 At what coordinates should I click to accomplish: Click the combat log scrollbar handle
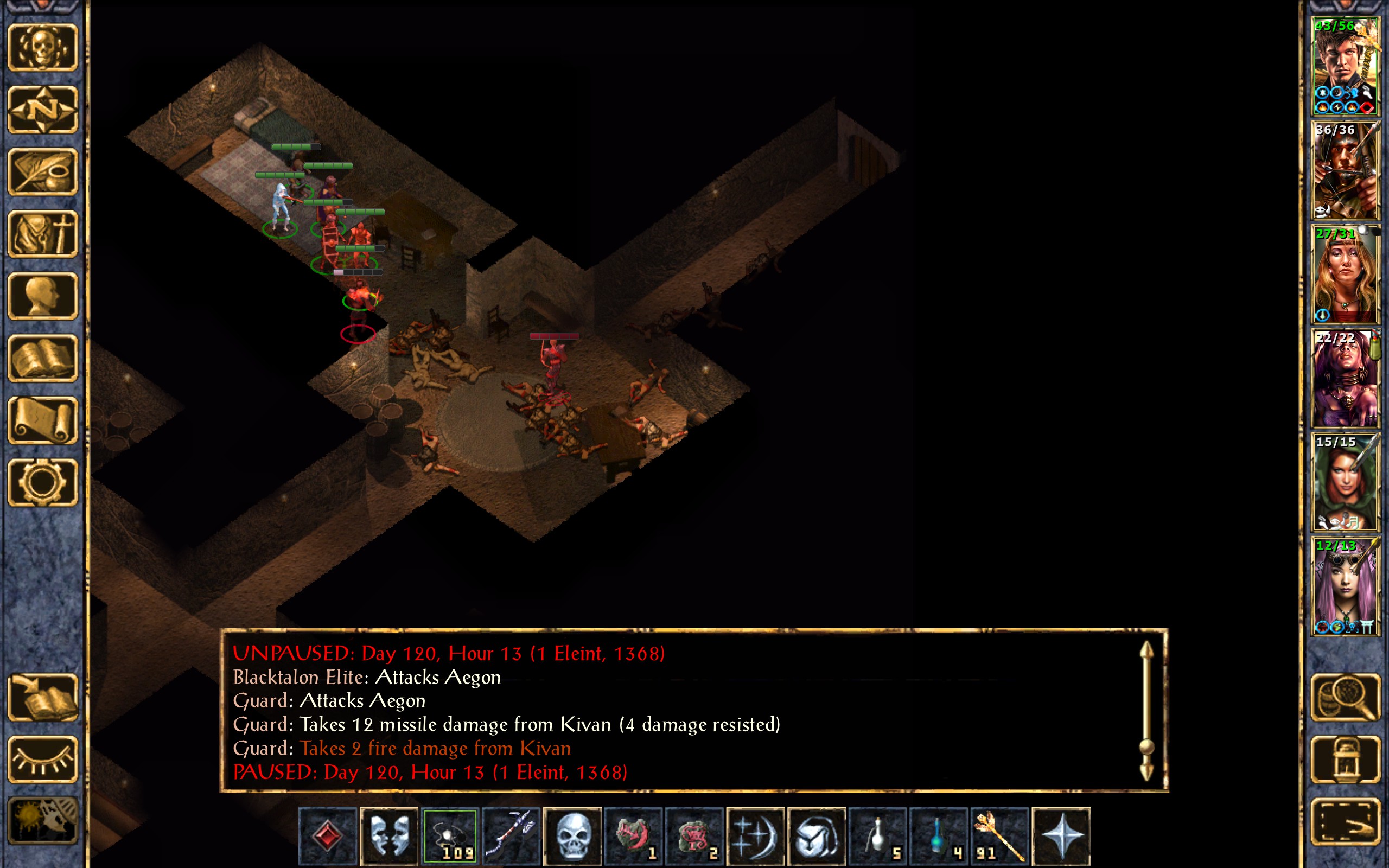(1146, 746)
